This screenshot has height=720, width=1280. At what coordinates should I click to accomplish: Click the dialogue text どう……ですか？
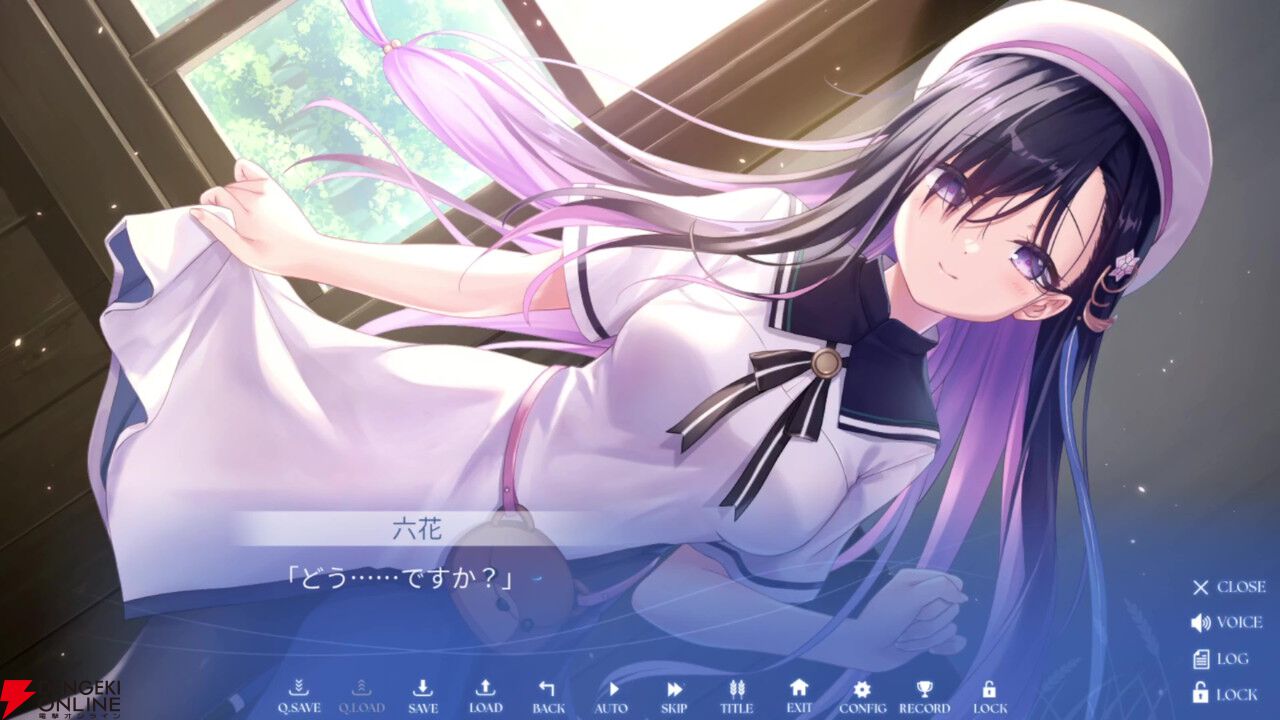click(x=401, y=577)
